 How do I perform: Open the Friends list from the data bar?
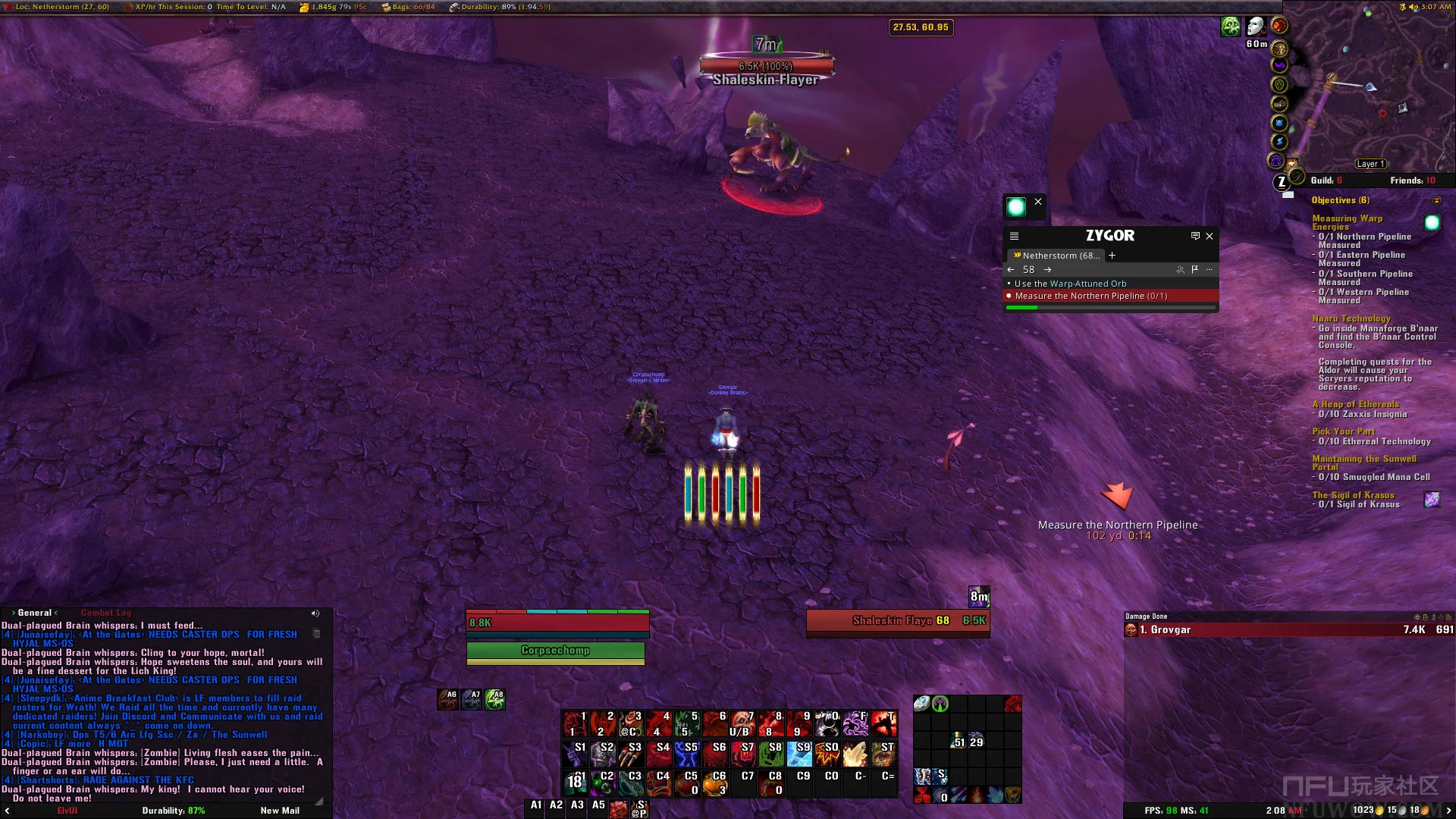coord(1412,180)
